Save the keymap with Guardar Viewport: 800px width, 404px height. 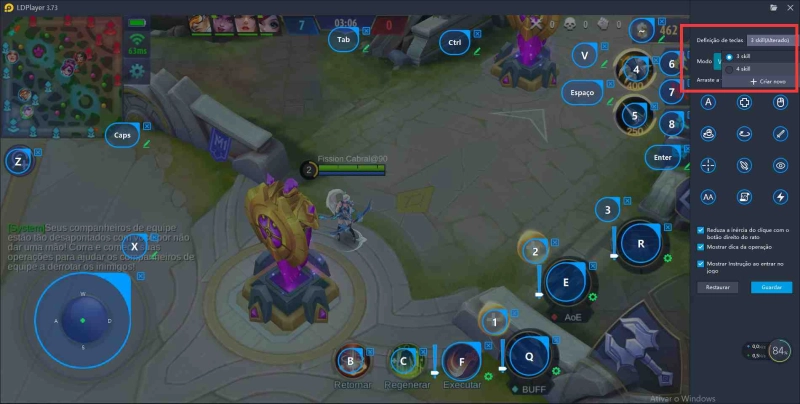click(x=771, y=287)
